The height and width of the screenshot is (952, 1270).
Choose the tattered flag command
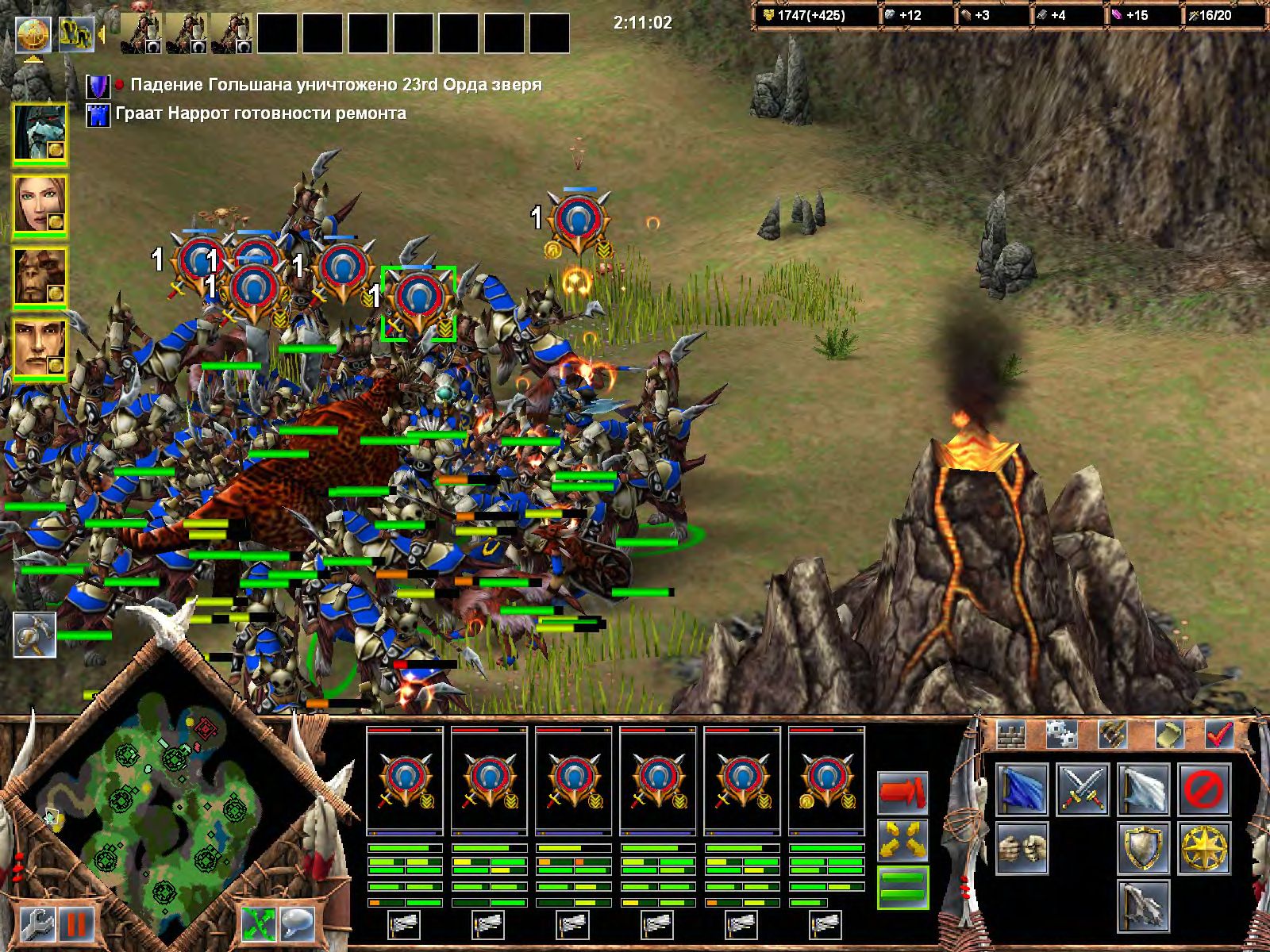click(x=1144, y=904)
